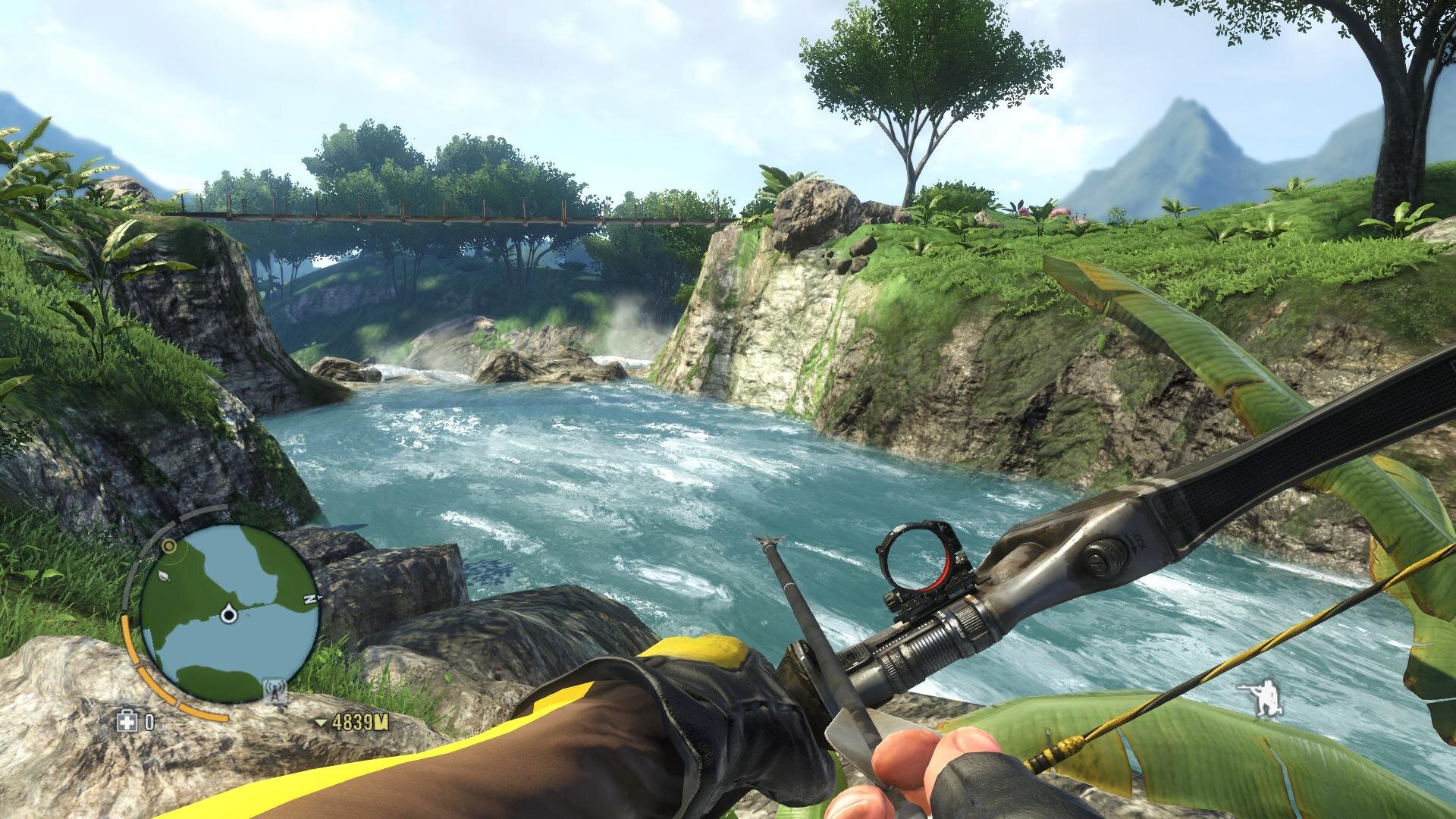Click the player arrow on the minimap
Image resolution: width=1456 pixels, height=819 pixels.
(x=227, y=614)
